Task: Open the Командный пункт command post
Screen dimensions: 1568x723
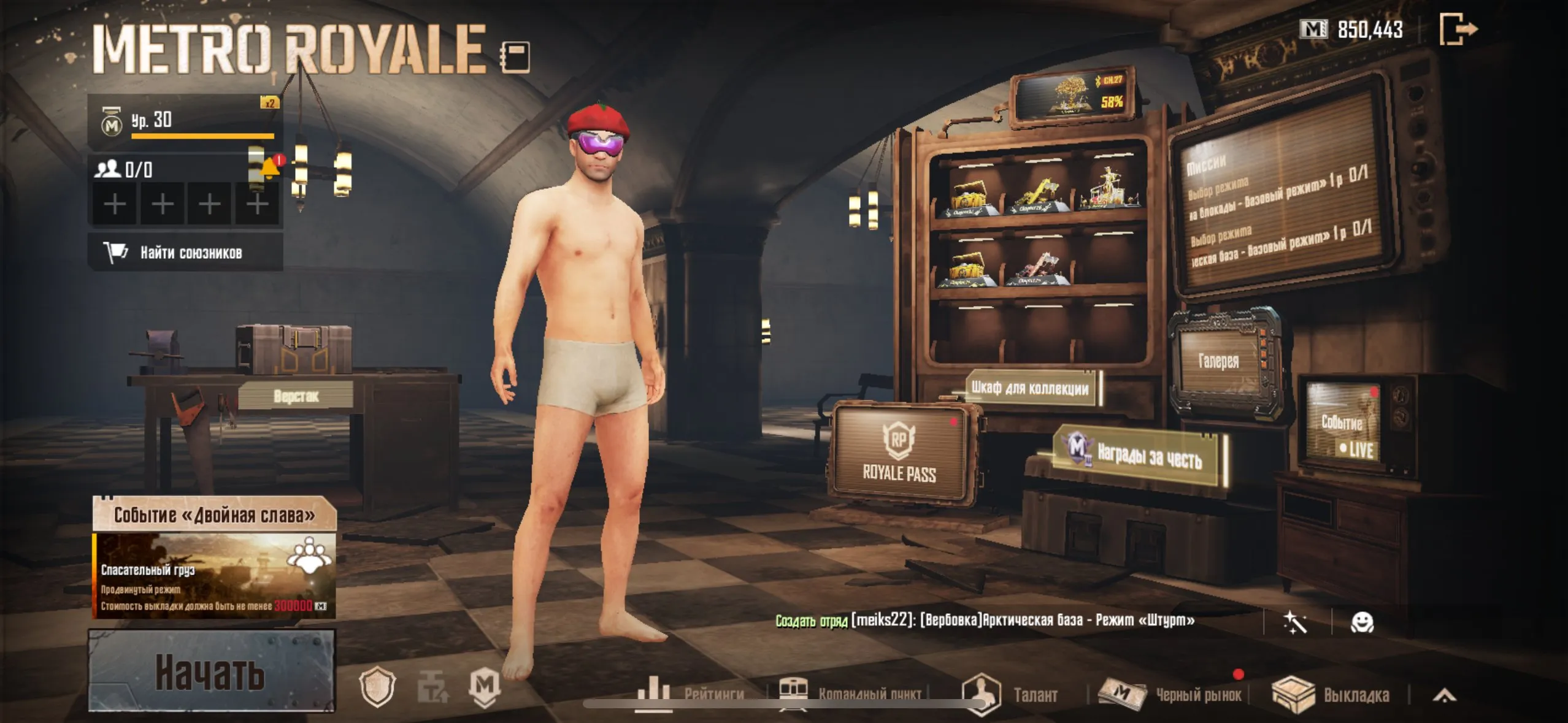Action: click(853, 694)
